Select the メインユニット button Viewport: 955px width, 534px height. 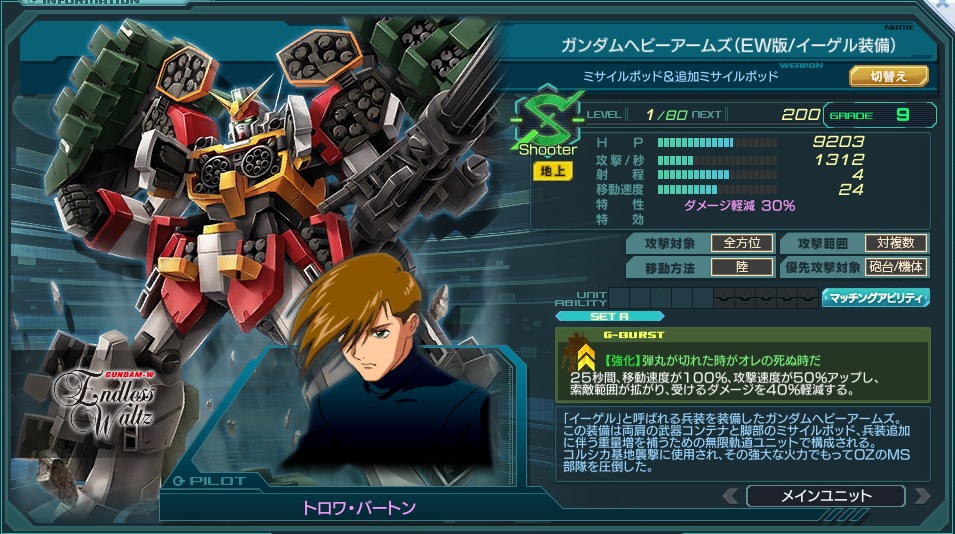[x=825, y=496]
